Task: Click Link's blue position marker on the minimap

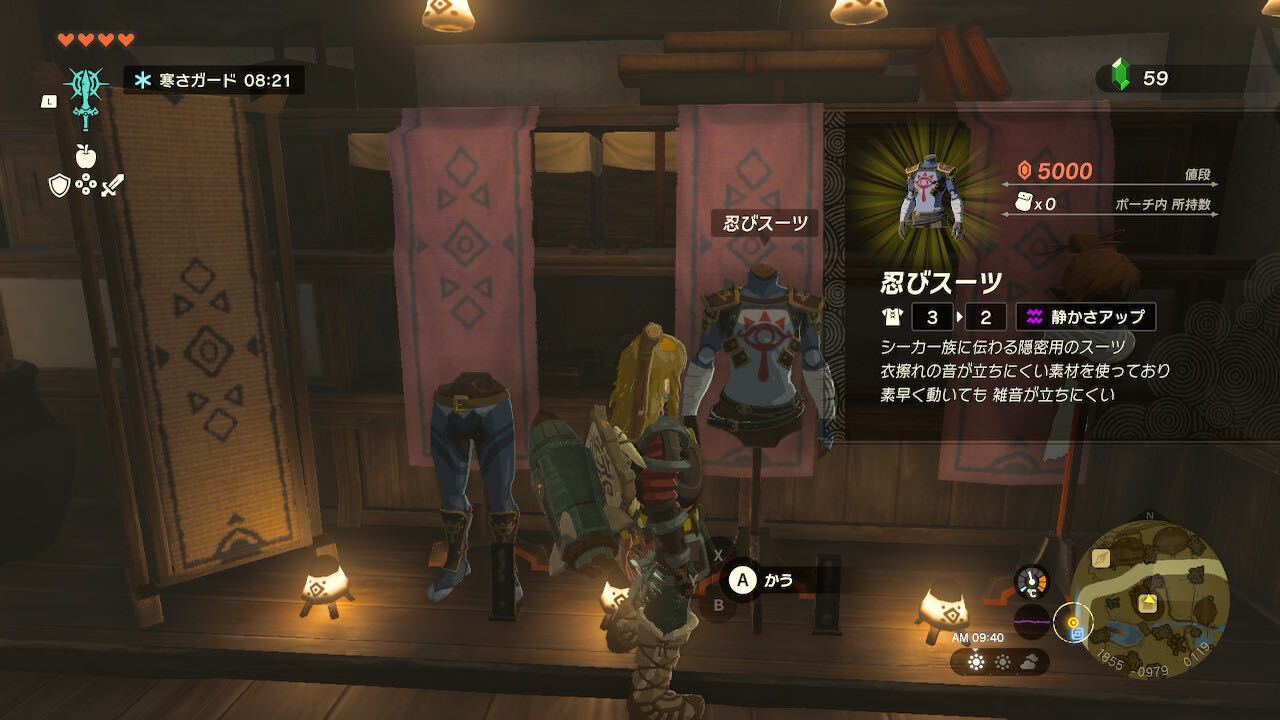Action: (x=1076, y=633)
